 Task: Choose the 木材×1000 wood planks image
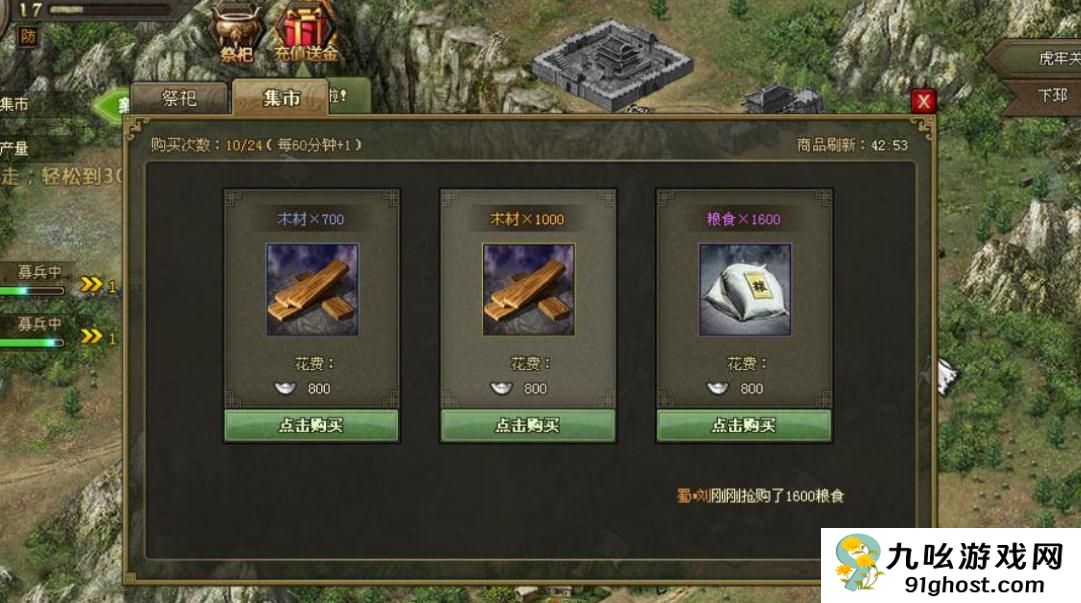pos(528,289)
